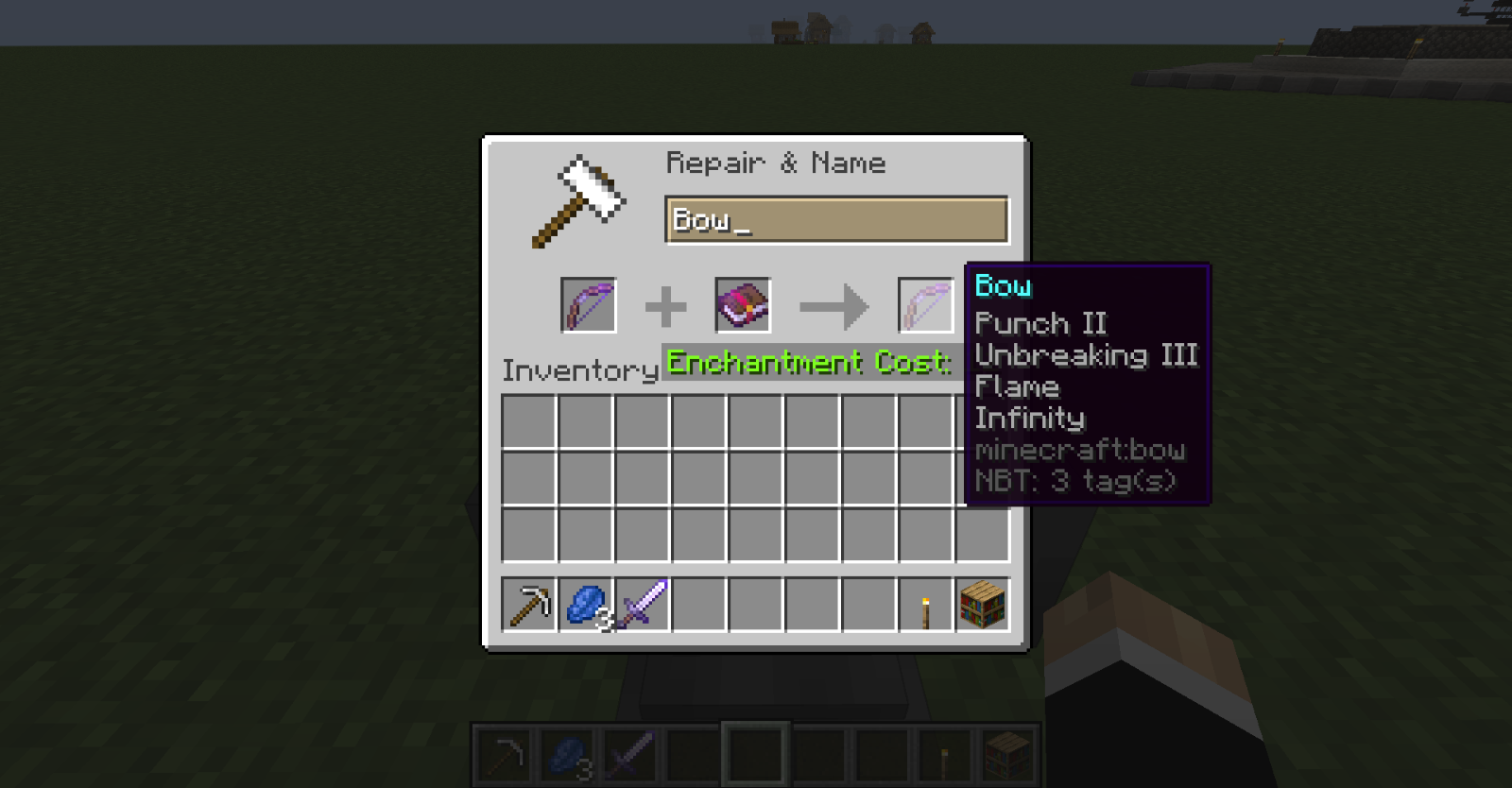Take the repaired bow from the output slot
The height and width of the screenshot is (788, 1512).
tap(924, 305)
